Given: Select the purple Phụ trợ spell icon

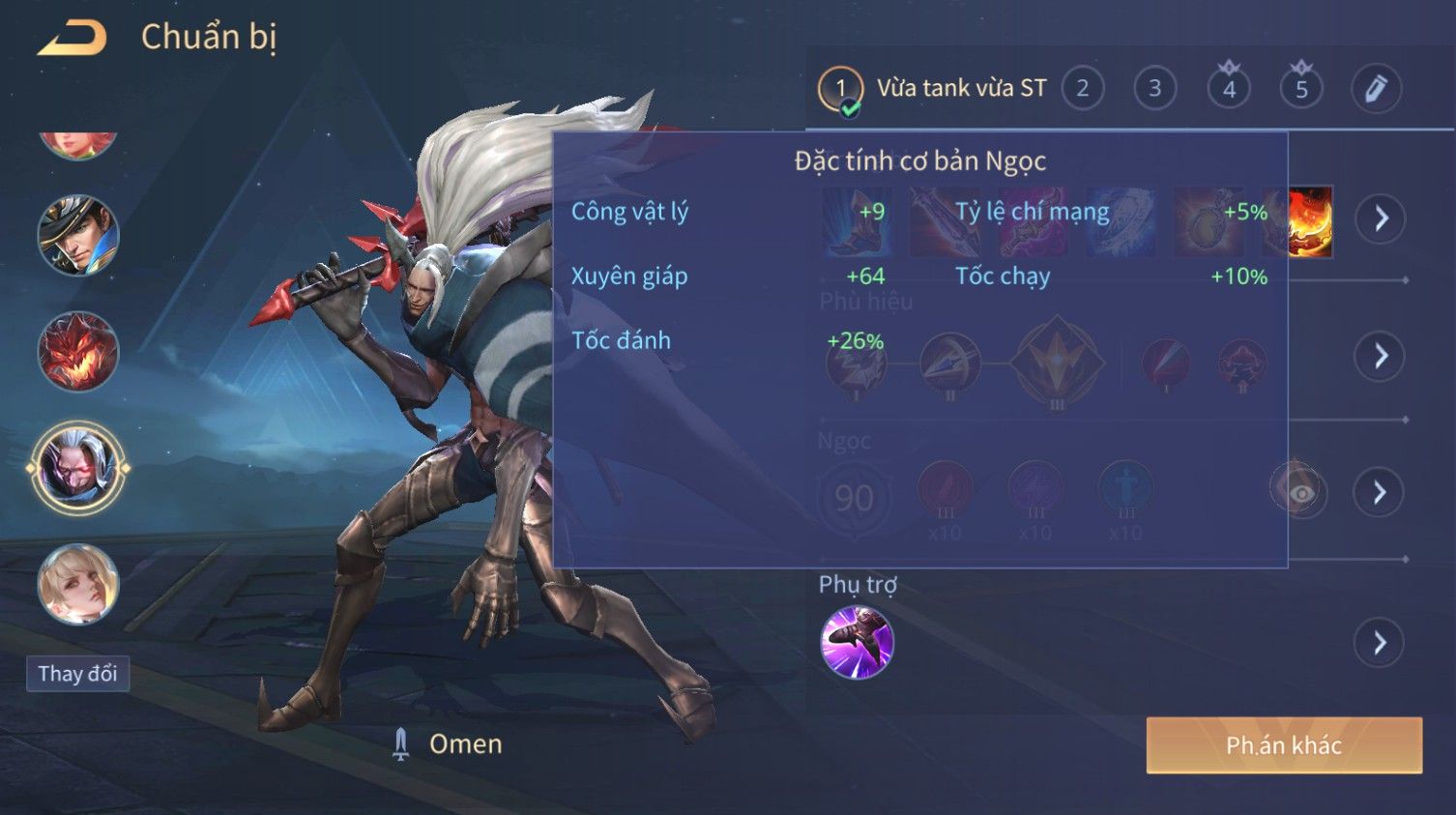Looking at the screenshot, I should pos(857,643).
